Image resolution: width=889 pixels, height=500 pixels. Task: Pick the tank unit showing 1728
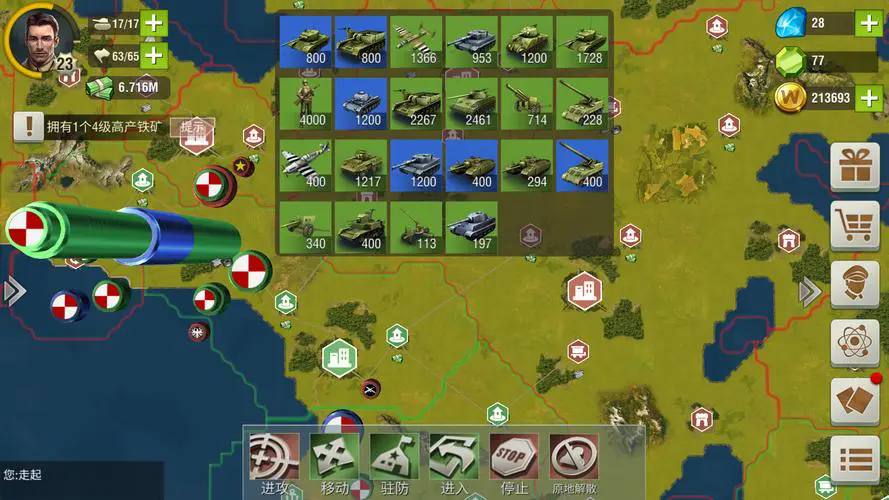click(581, 42)
